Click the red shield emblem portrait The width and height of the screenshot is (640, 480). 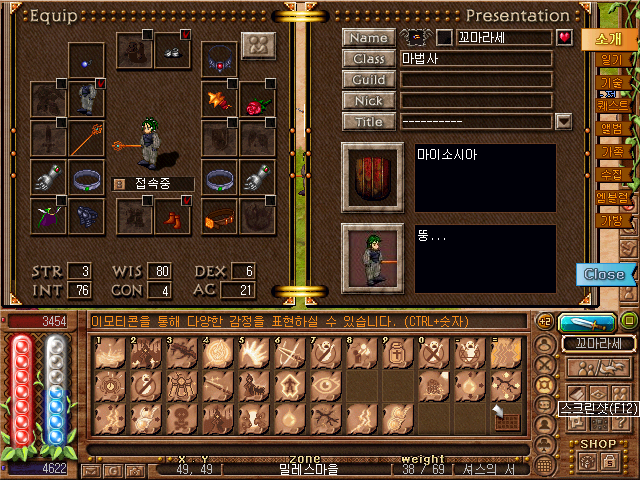click(371, 178)
